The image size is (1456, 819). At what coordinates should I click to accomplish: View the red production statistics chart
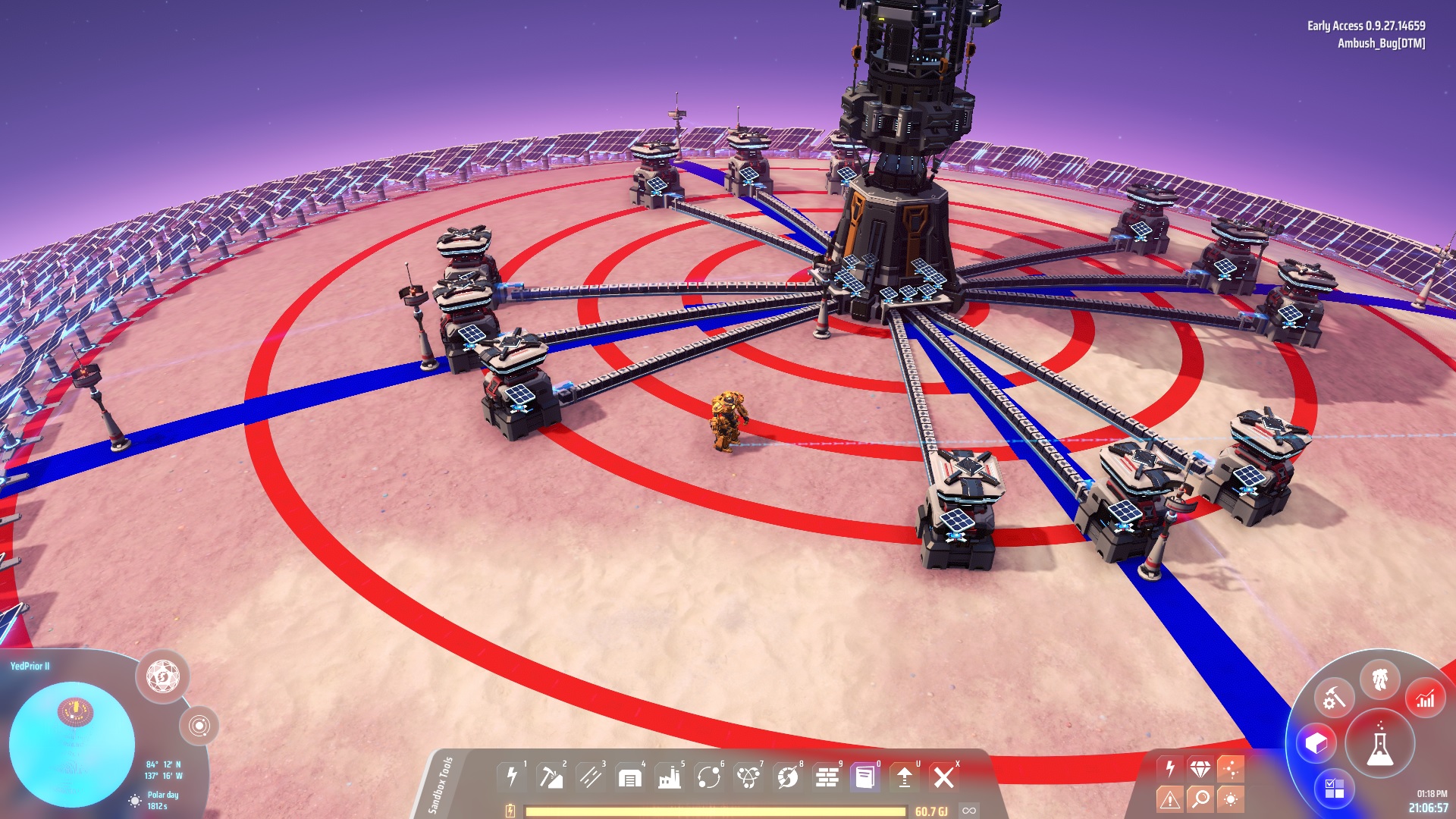(1426, 698)
